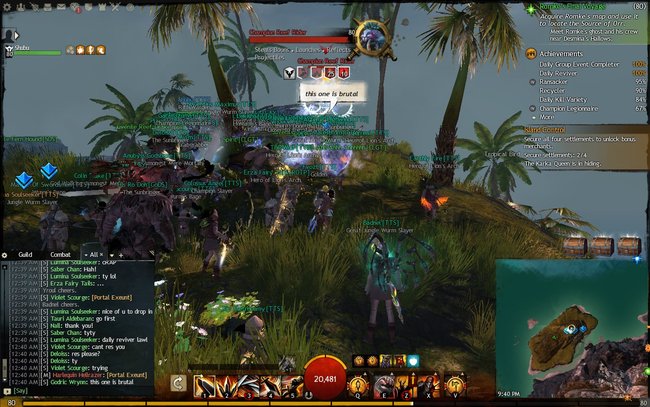Use weapon skill 1 on the skill bar

[203, 385]
